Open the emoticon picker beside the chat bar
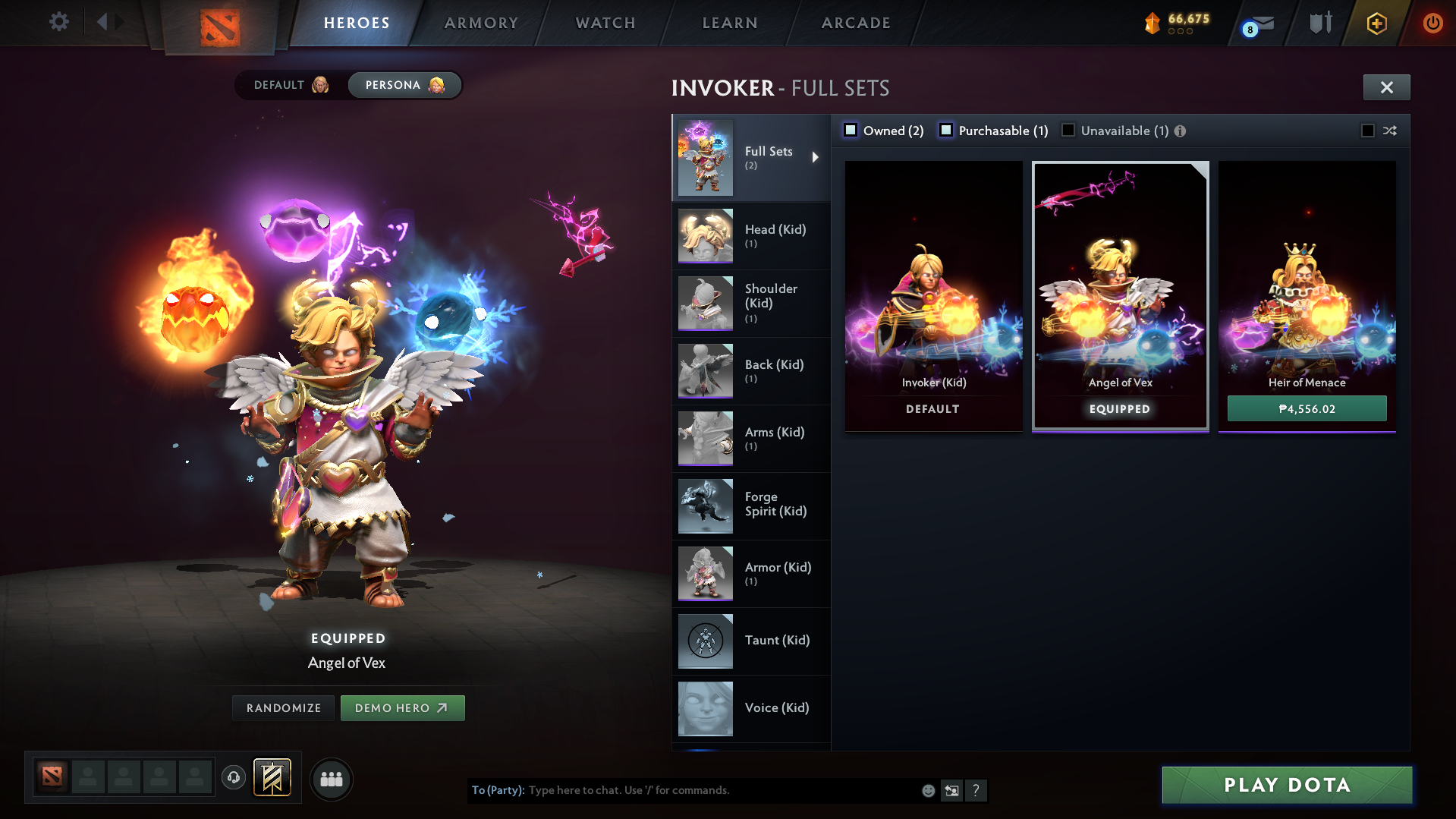The height and width of the screenshot is (819, 1456). [x=927, y=790]
